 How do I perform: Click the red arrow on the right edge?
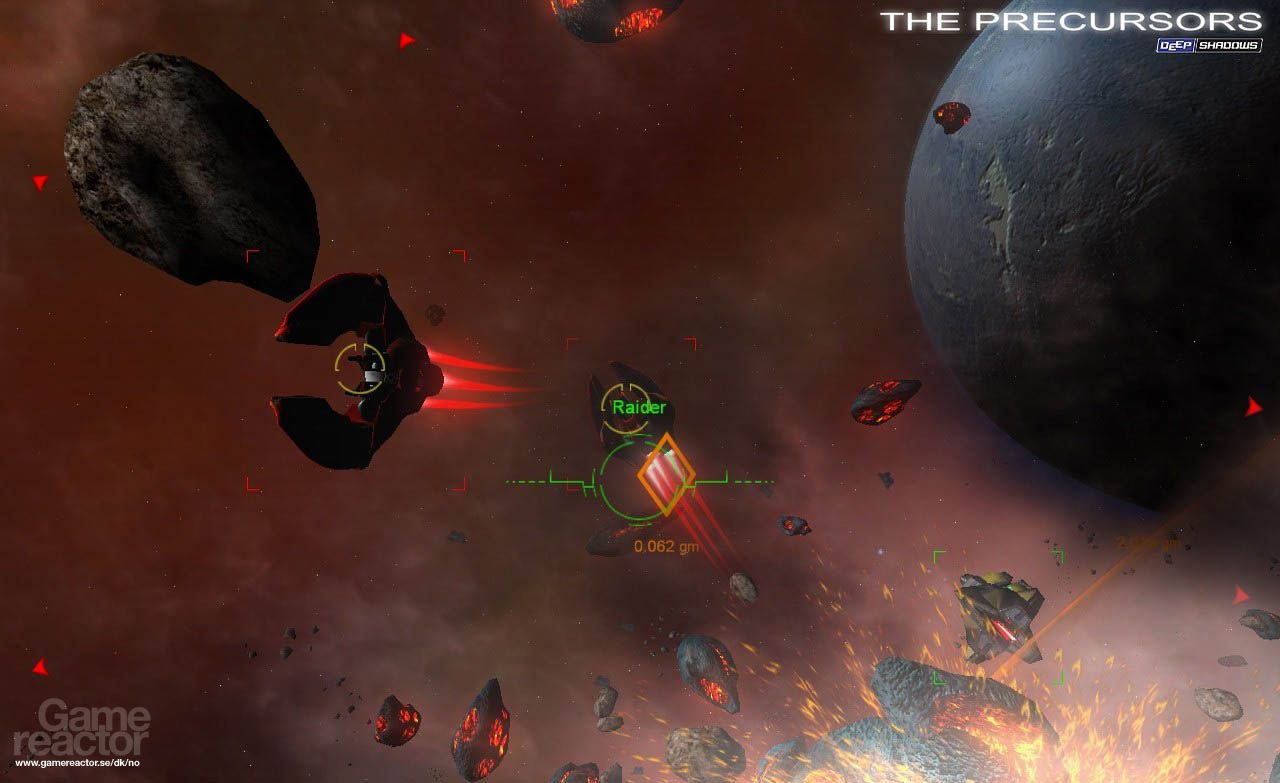1254,407
